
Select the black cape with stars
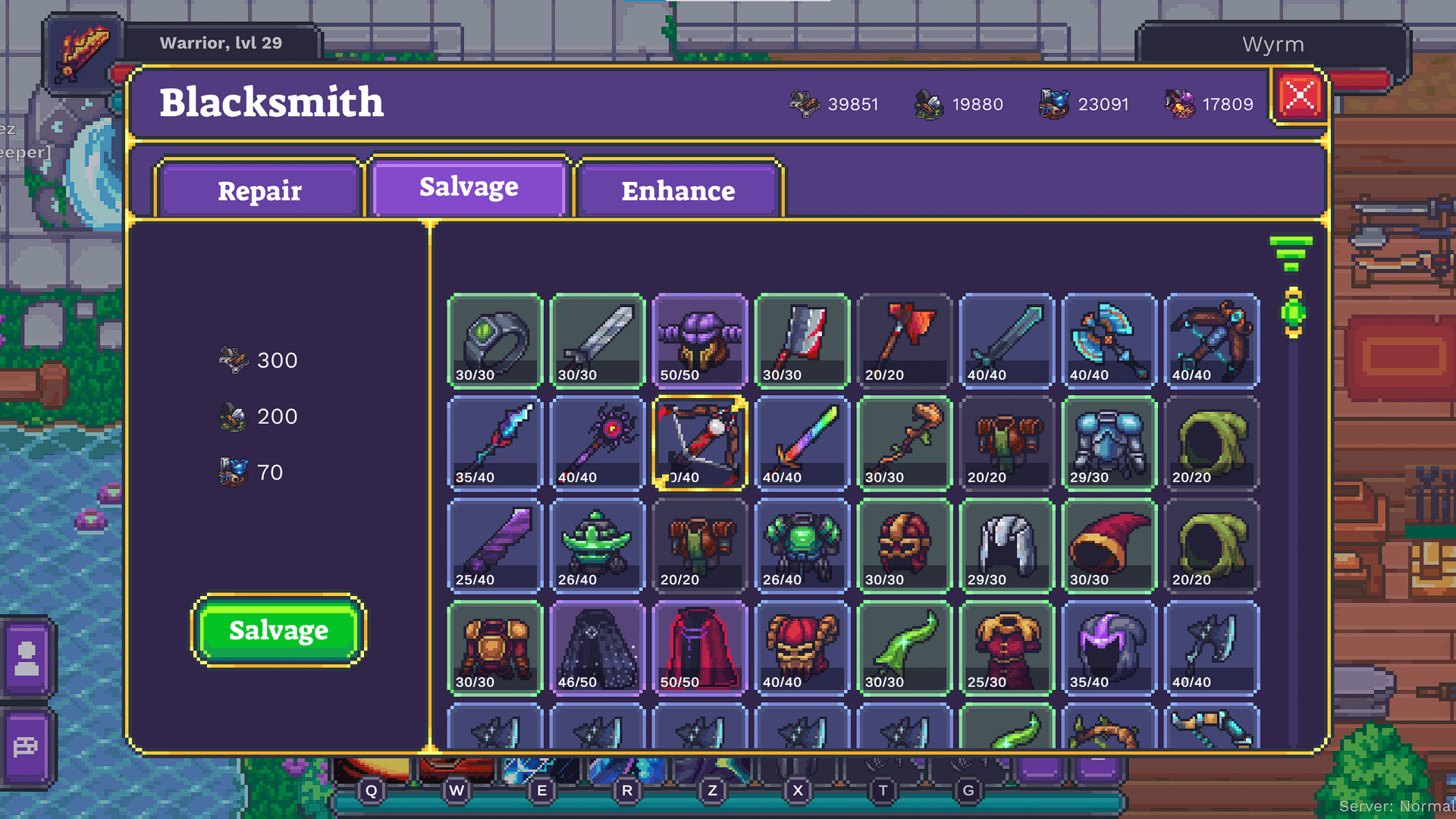coord(597,647)
